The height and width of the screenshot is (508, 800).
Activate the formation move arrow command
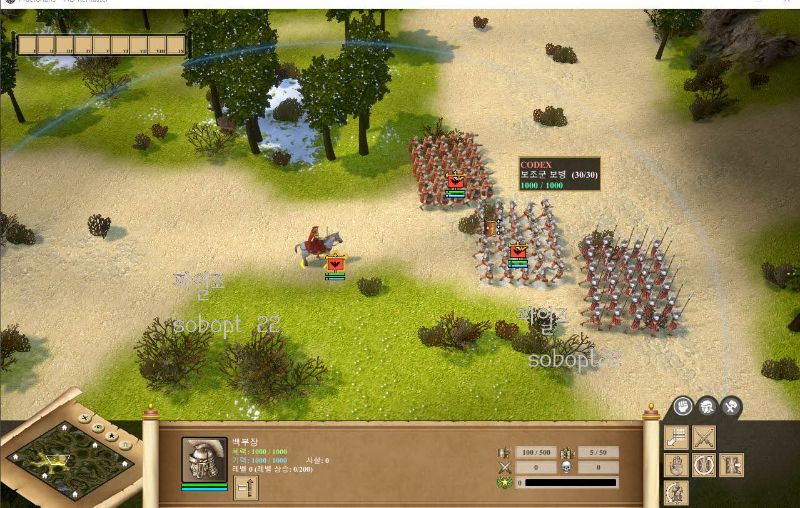(677, 437)
